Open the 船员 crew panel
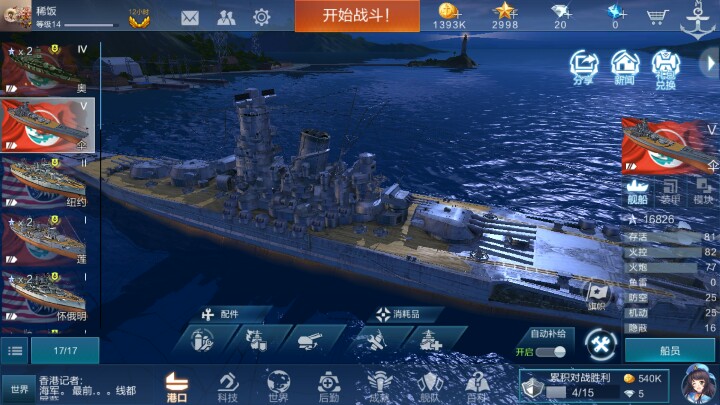Screen dimensions: 720x405 tap(670, 351)
